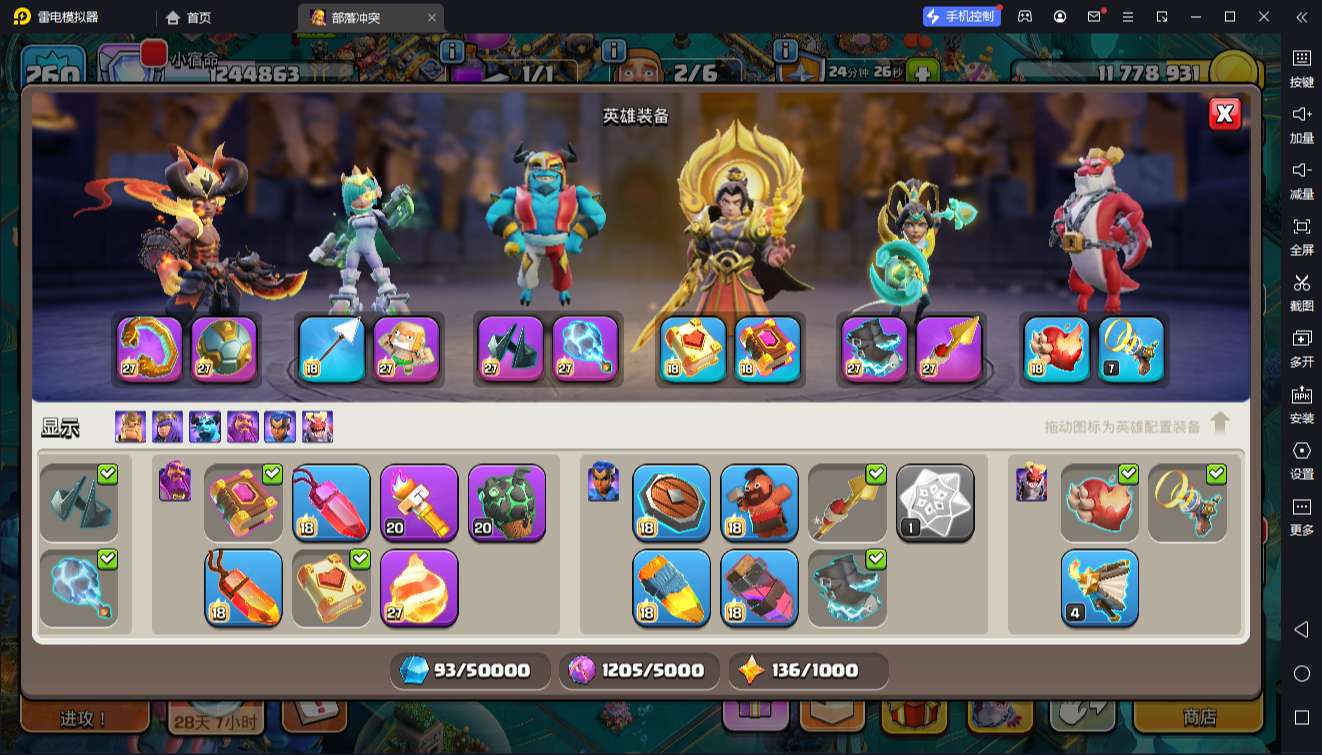Image resolution: width=1322 pixels, height=755 pixels.
Task: Open the Action Figure equipment slot
Action: [x=406, y=349]
